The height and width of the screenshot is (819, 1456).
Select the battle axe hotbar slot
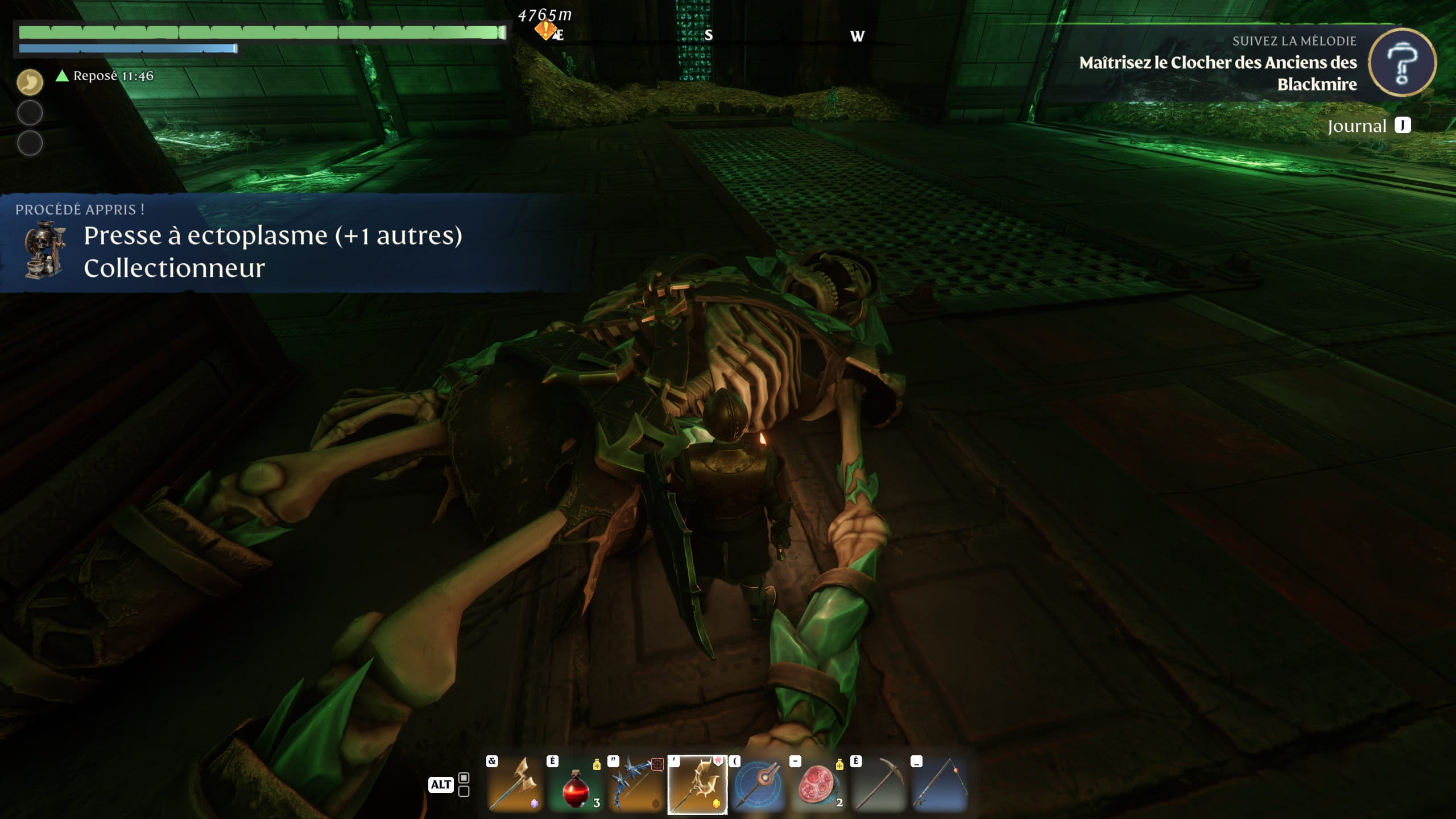[515, 785]
